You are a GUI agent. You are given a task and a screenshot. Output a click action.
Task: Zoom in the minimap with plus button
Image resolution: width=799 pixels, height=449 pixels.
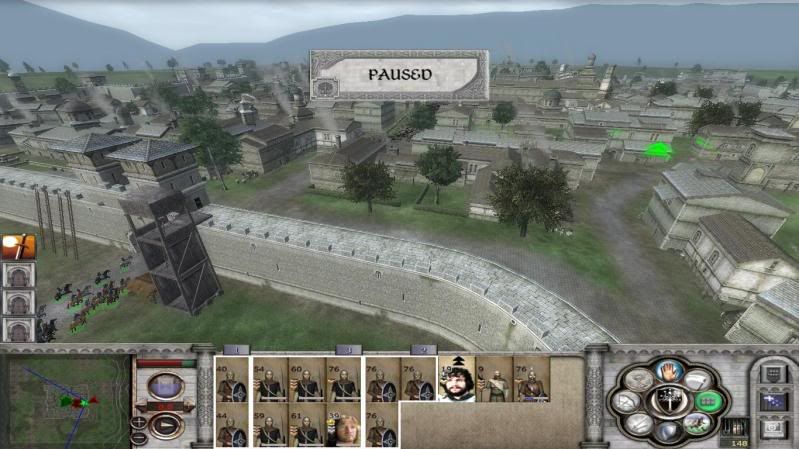point(139,423)
